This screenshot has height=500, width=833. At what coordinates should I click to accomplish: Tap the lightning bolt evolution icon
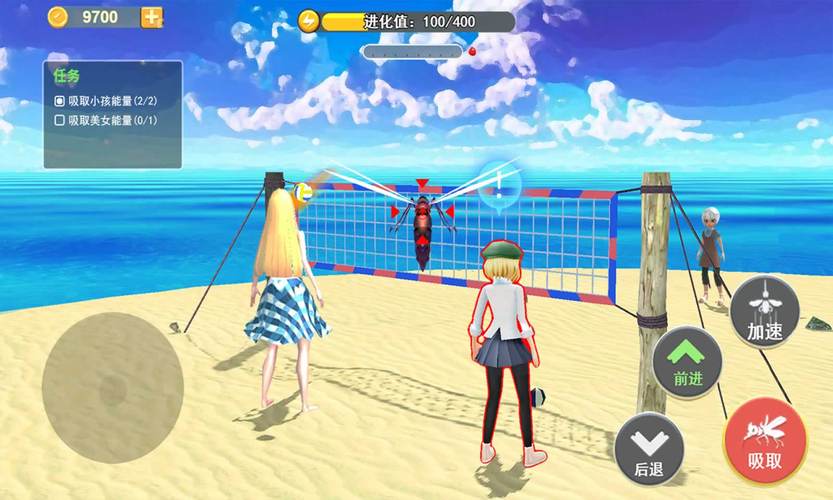310,21
